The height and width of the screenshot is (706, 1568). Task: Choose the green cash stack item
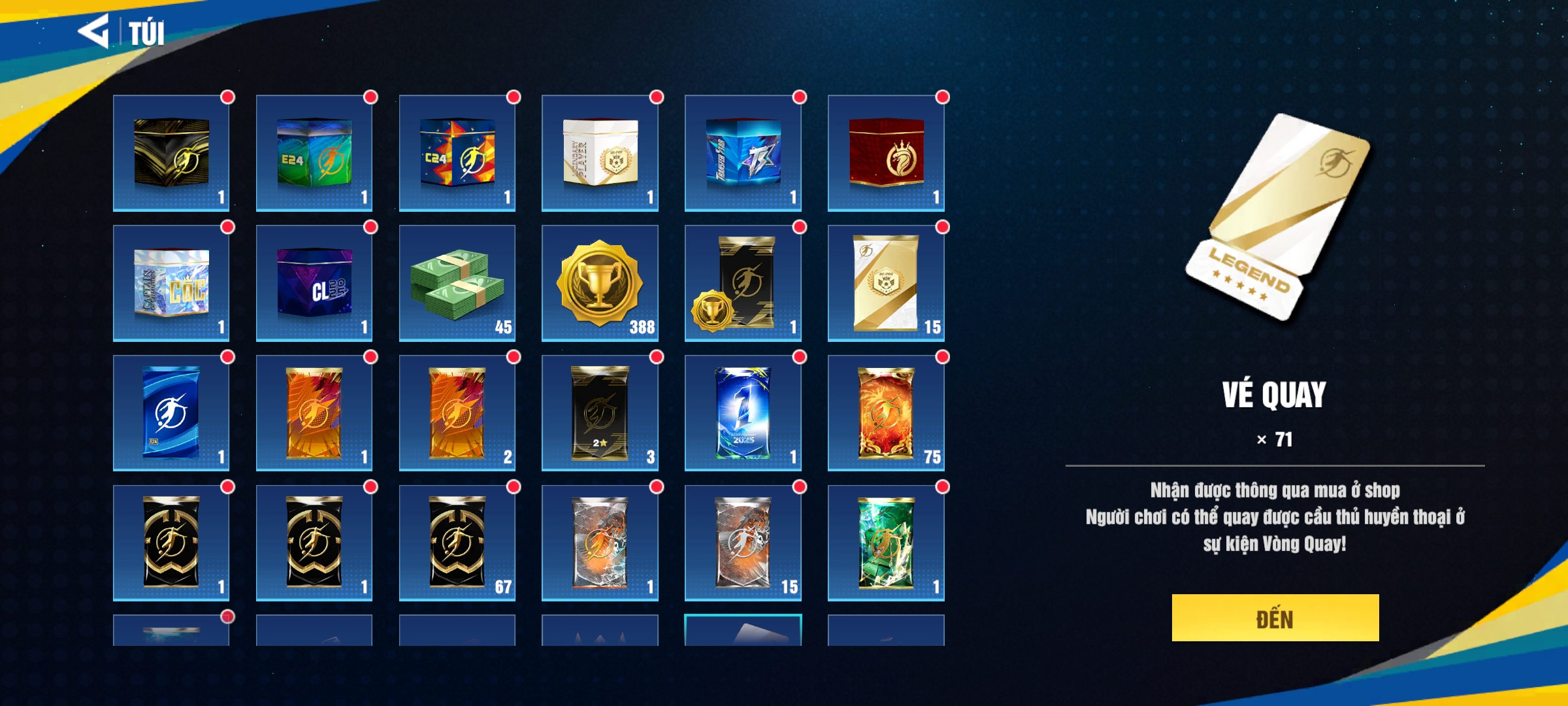[457, 283]
